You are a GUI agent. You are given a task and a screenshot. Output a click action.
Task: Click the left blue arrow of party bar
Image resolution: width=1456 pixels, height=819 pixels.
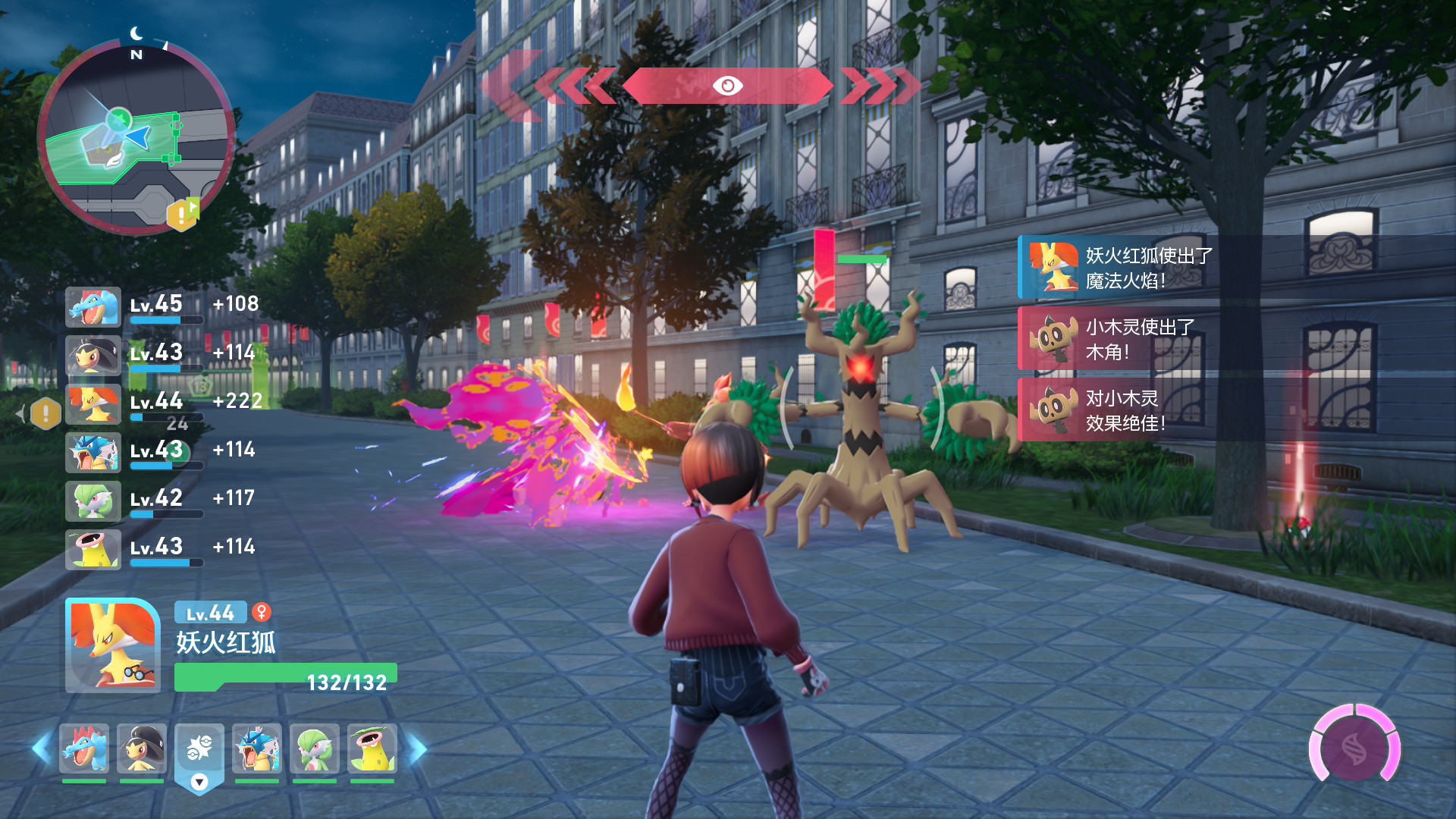point(41,748)
